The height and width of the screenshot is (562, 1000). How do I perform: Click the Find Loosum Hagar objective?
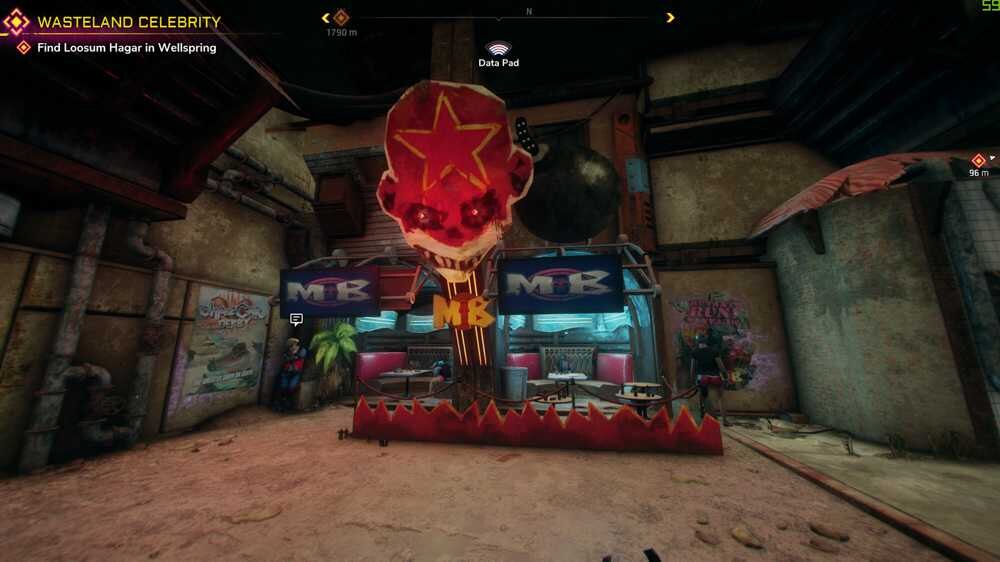126,47
